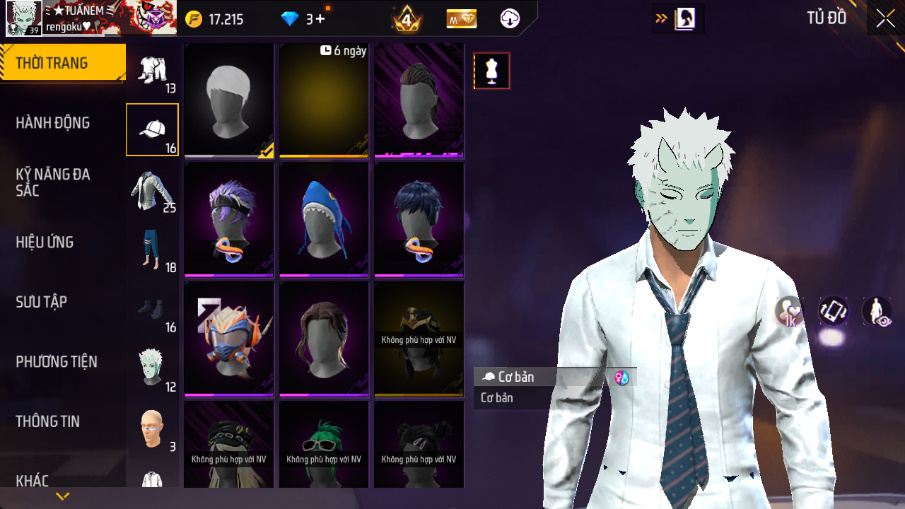The image size is (905, 509).
Task: Select the cap headwear category
Action: point(152,130)
